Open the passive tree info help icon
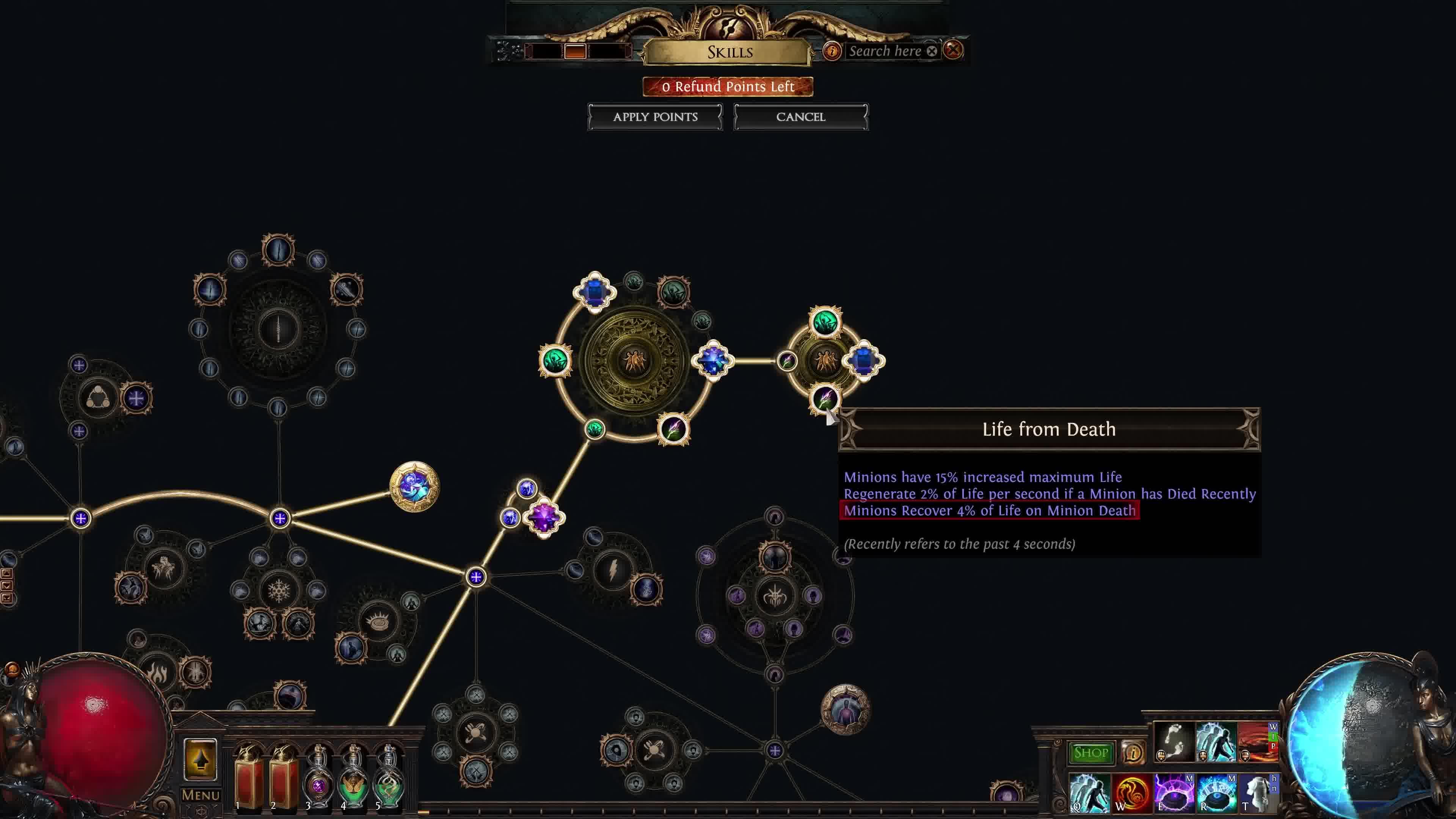1456x819 pixels. pyautogui.click(x=832, y=52)
